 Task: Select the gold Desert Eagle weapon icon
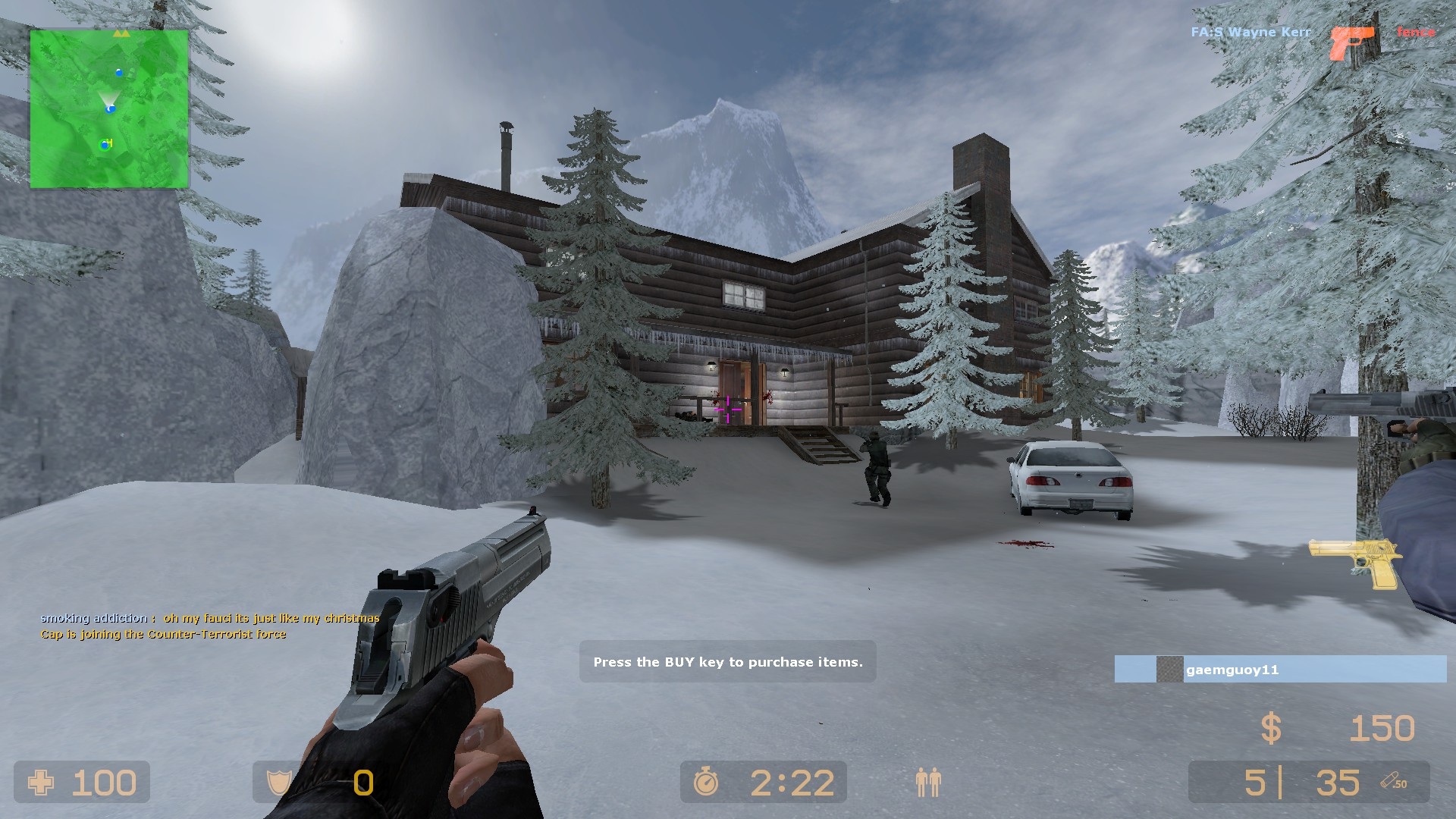point(1354,562)
